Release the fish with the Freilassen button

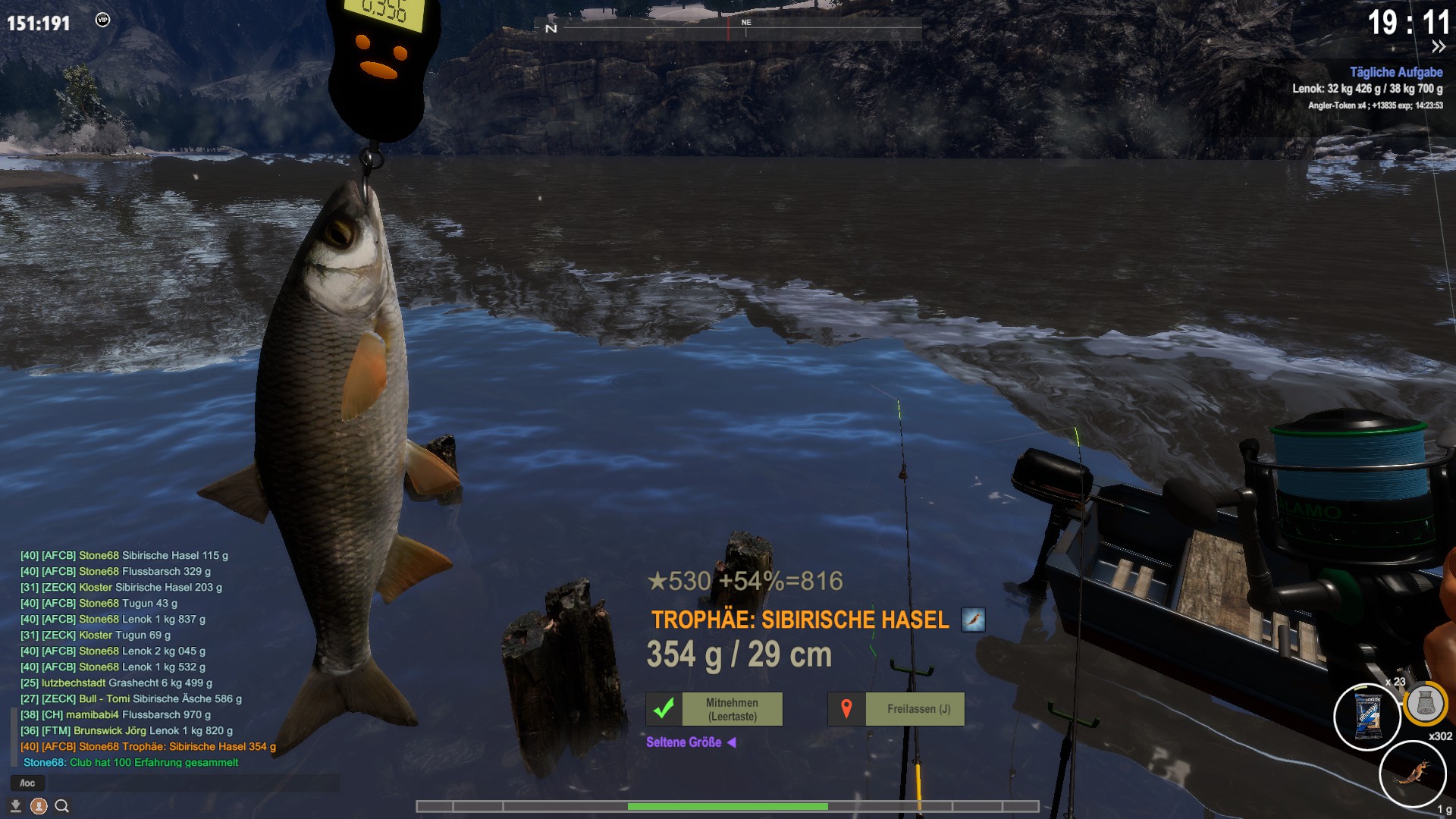pyautogui.click(x=896, y=709)
